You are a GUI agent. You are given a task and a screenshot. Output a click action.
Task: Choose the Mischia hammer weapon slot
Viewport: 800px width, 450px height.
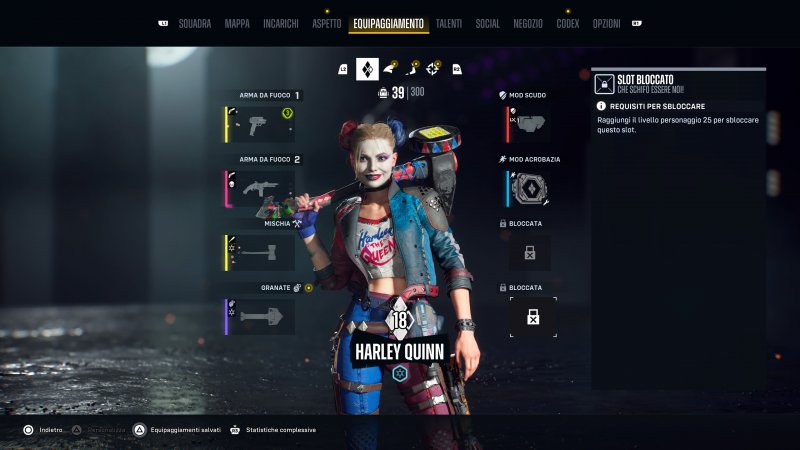(260, 252)
